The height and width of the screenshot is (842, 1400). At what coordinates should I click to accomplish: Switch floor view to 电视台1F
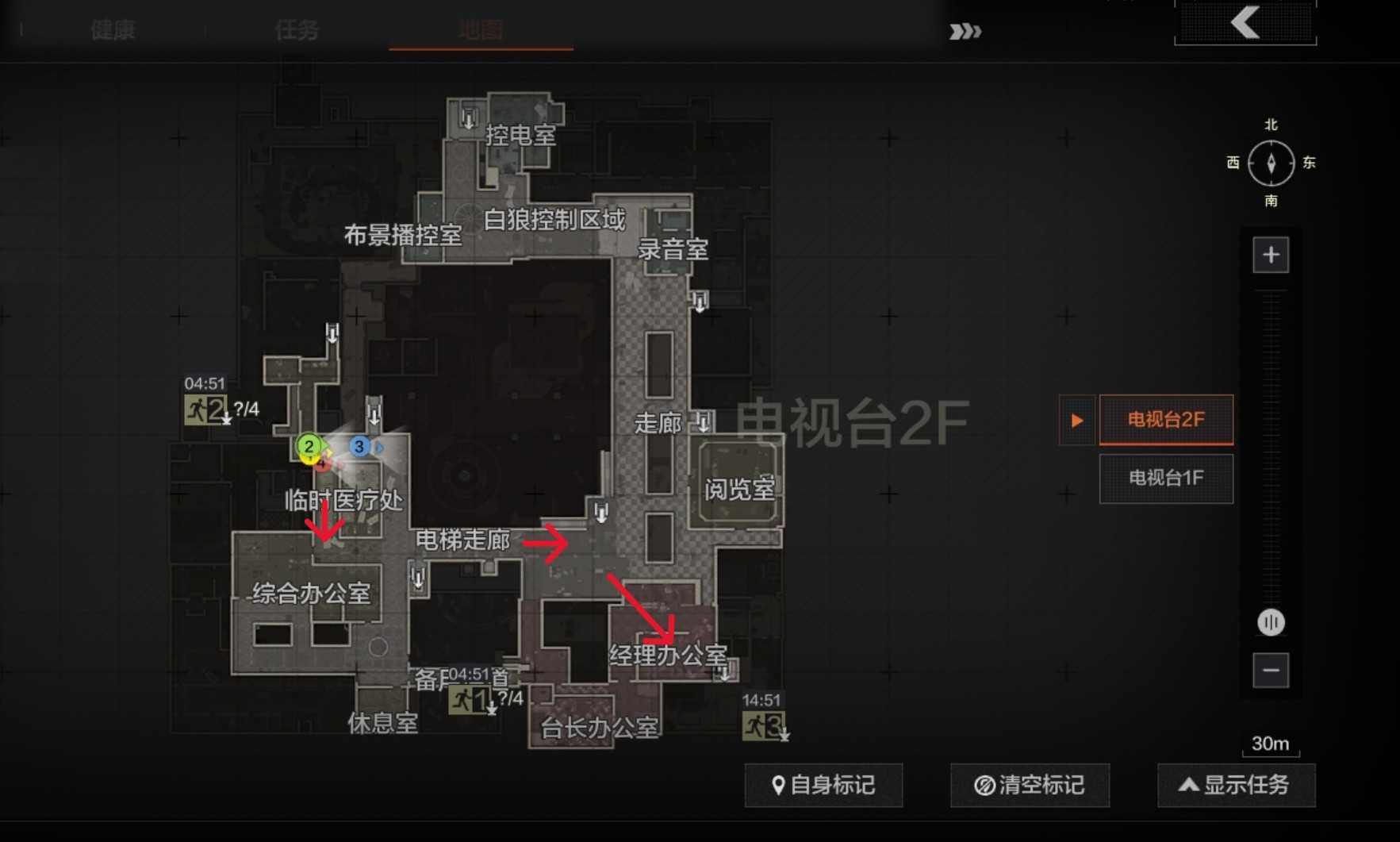(x=1165, y=479)
